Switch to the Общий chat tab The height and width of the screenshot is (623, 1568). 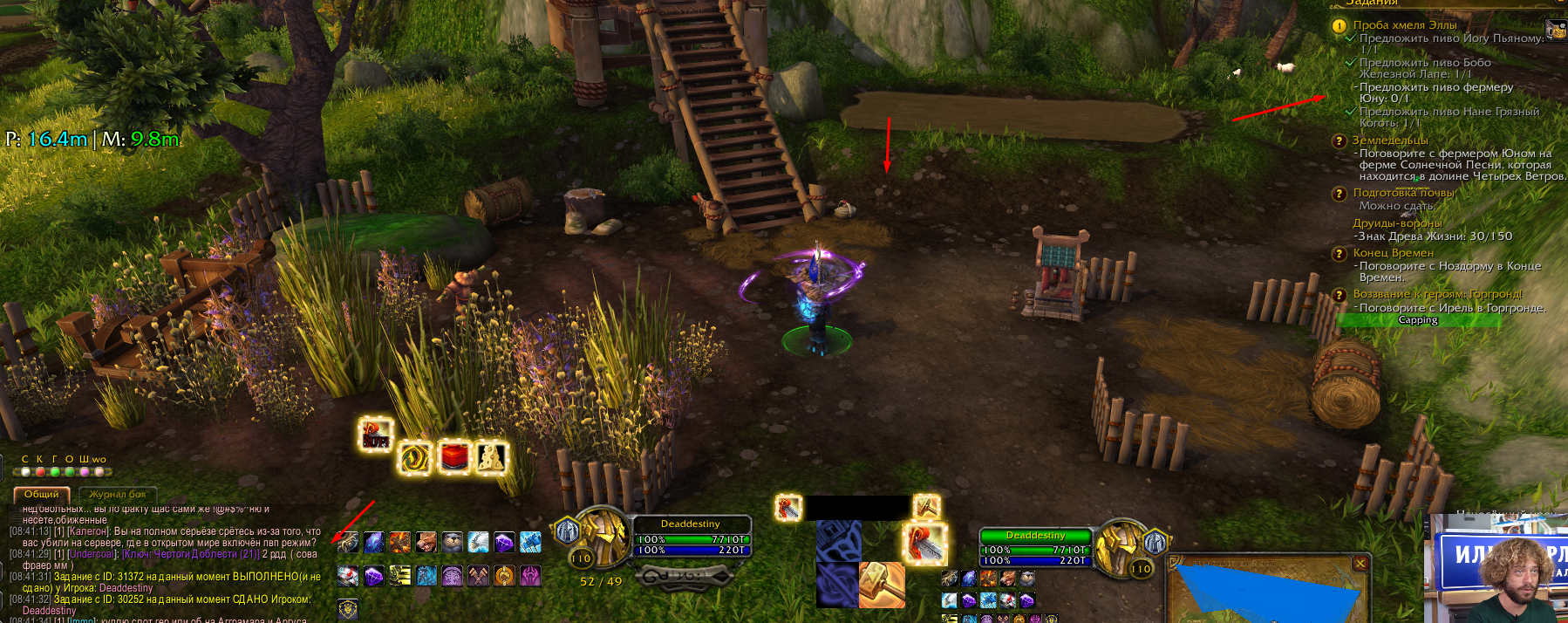click(41, 494)
